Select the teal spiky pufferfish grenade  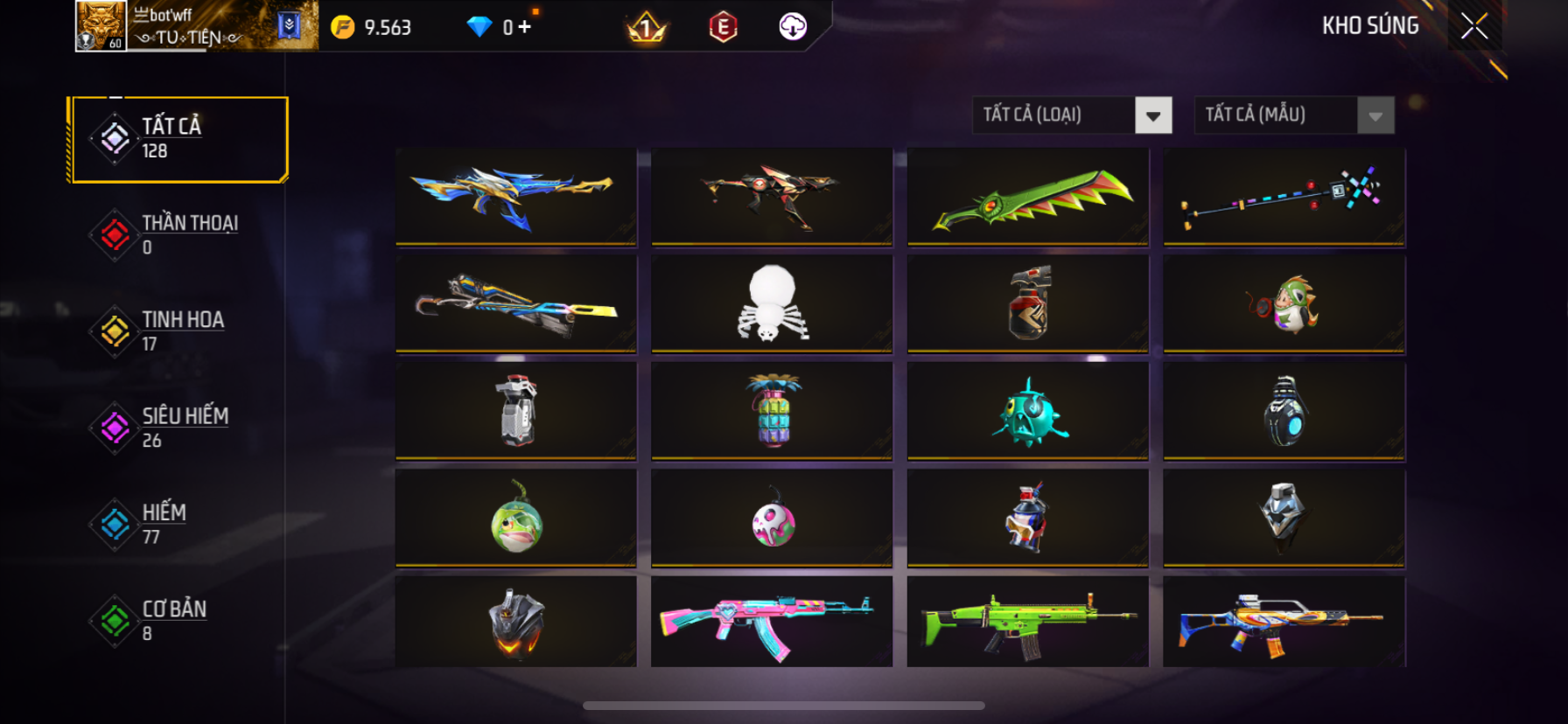coord(1028,411)
